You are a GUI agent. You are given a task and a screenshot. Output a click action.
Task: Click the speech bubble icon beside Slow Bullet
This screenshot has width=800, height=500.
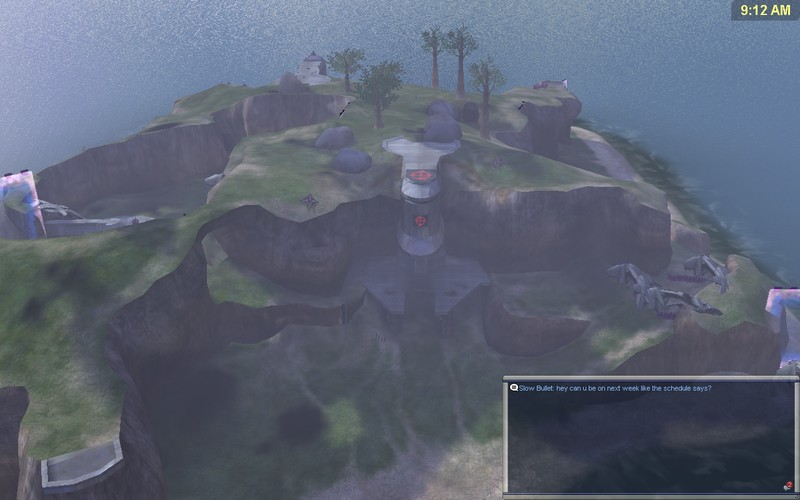click(x=512, y=388)
